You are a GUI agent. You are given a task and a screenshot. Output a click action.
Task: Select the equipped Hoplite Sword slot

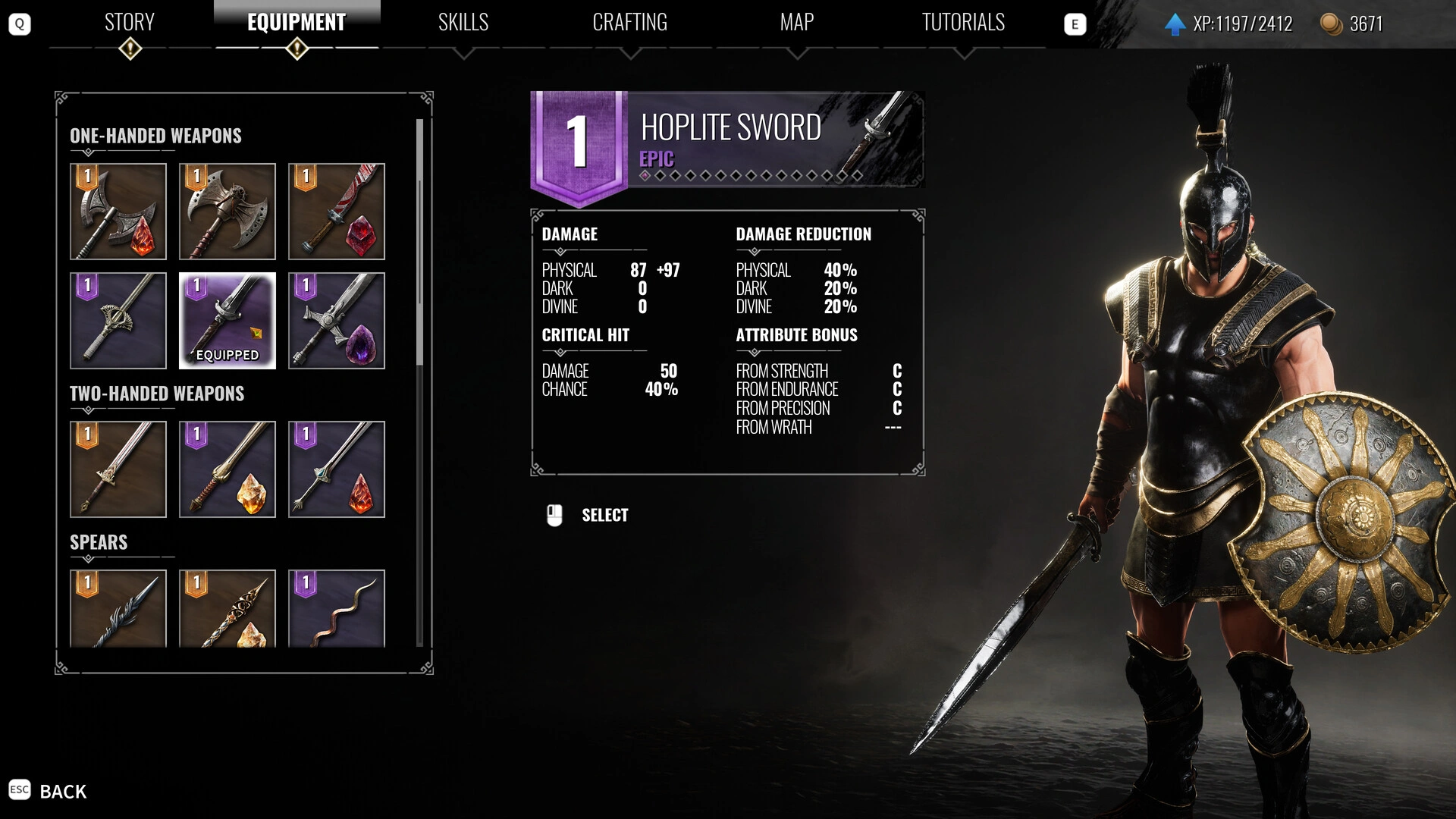click(227, 321)
